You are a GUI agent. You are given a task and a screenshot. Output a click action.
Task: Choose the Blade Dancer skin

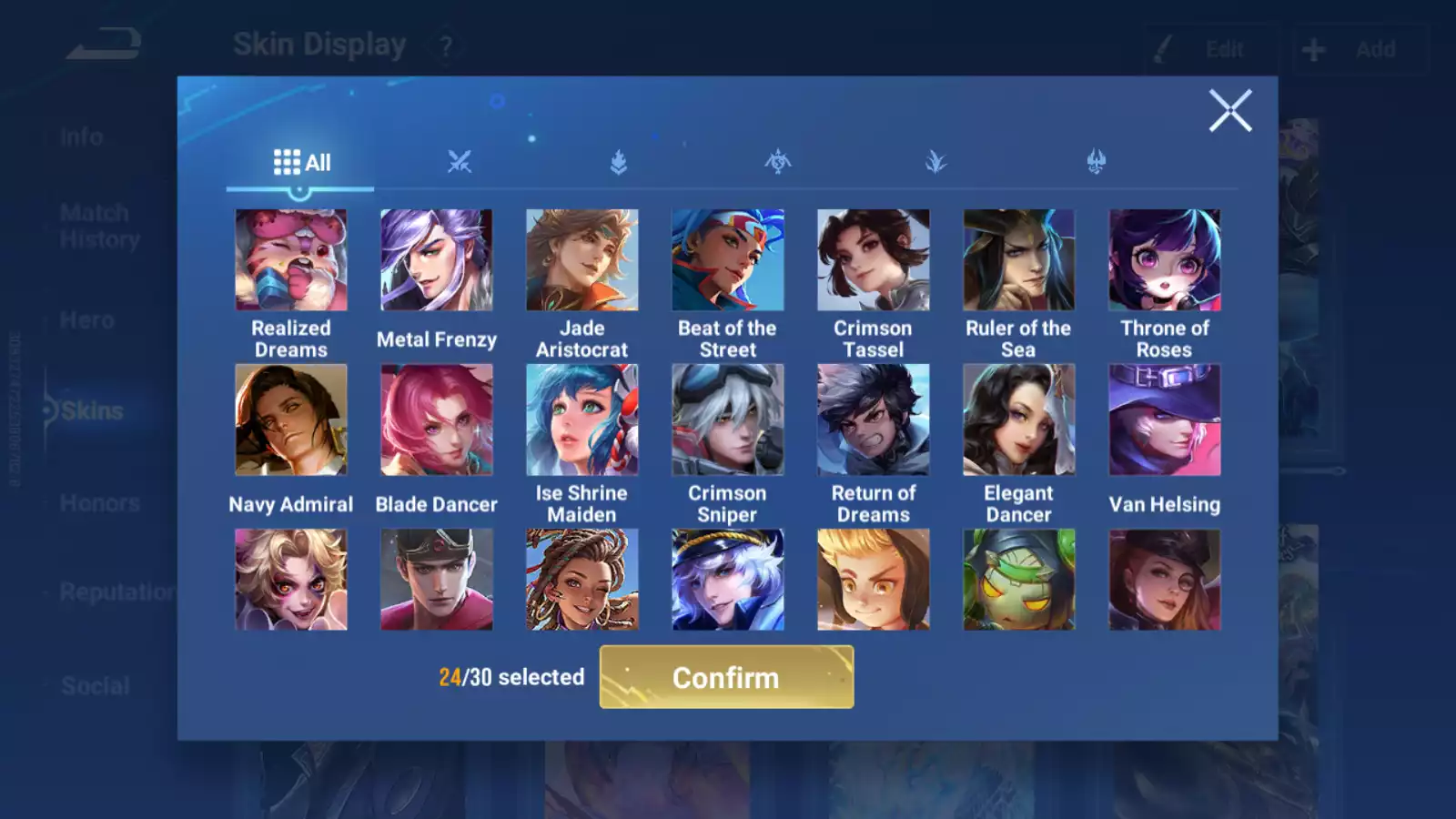tap(437, 420)
